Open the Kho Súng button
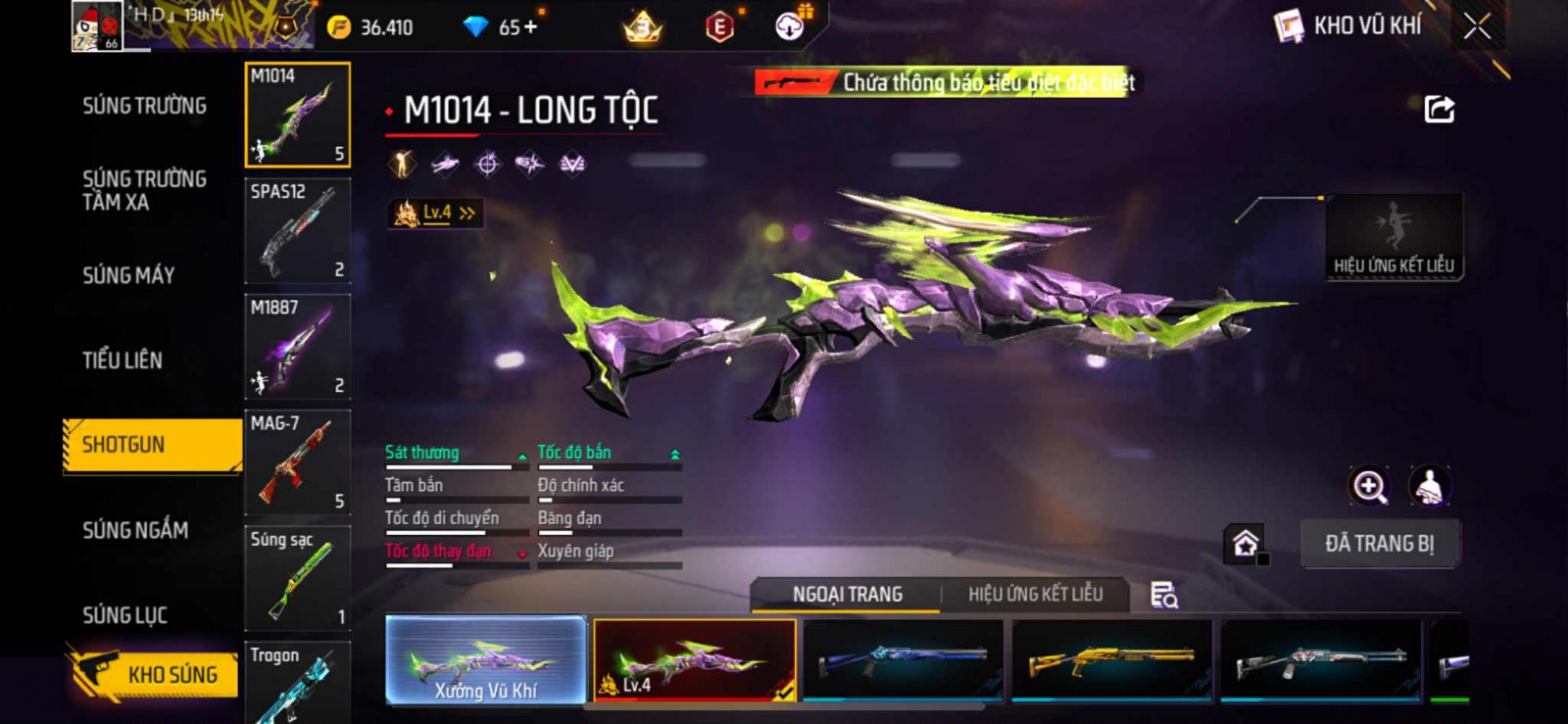 [x=157, y=674]
